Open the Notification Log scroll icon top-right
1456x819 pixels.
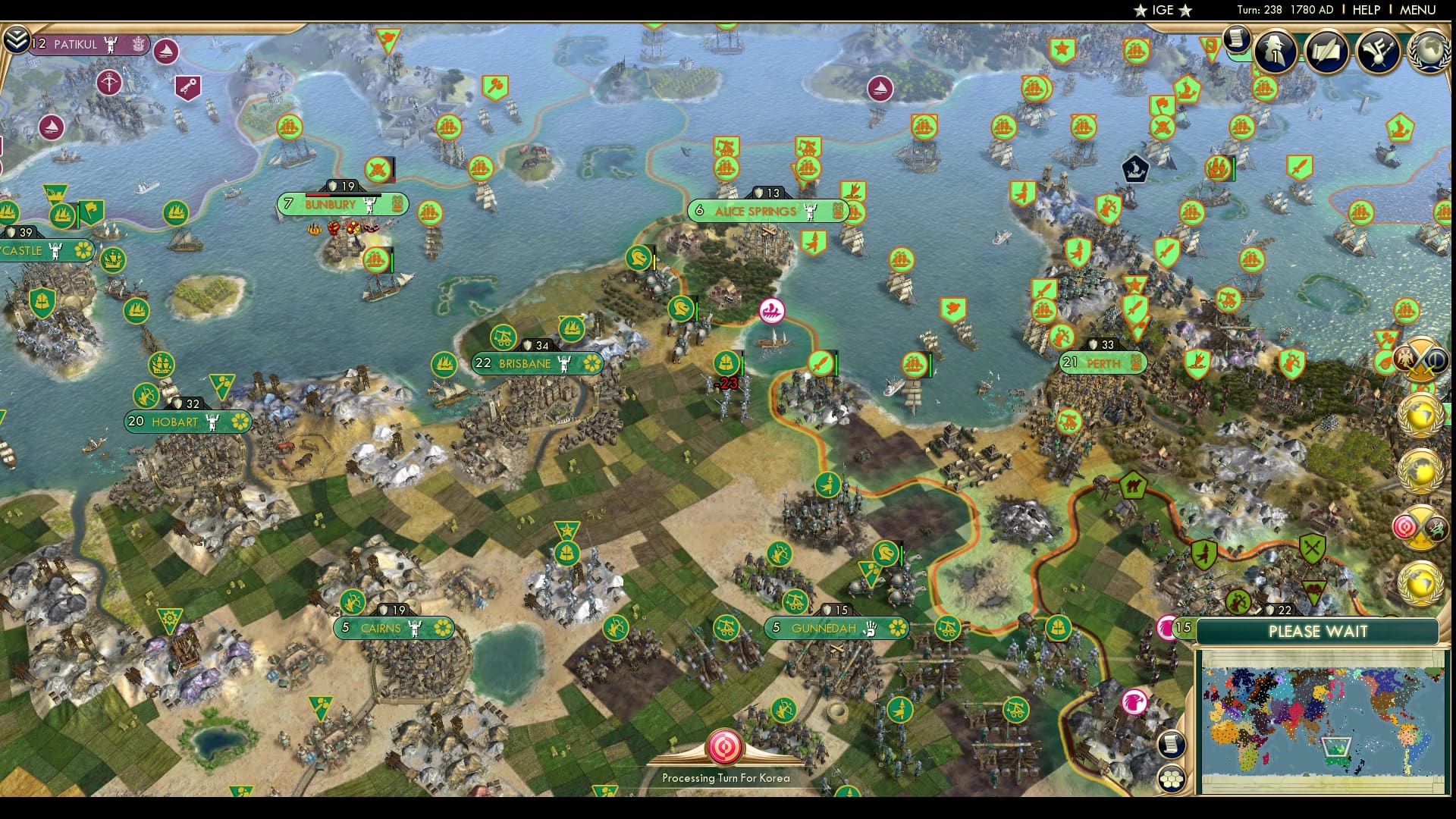click(x=1236, y=41)
